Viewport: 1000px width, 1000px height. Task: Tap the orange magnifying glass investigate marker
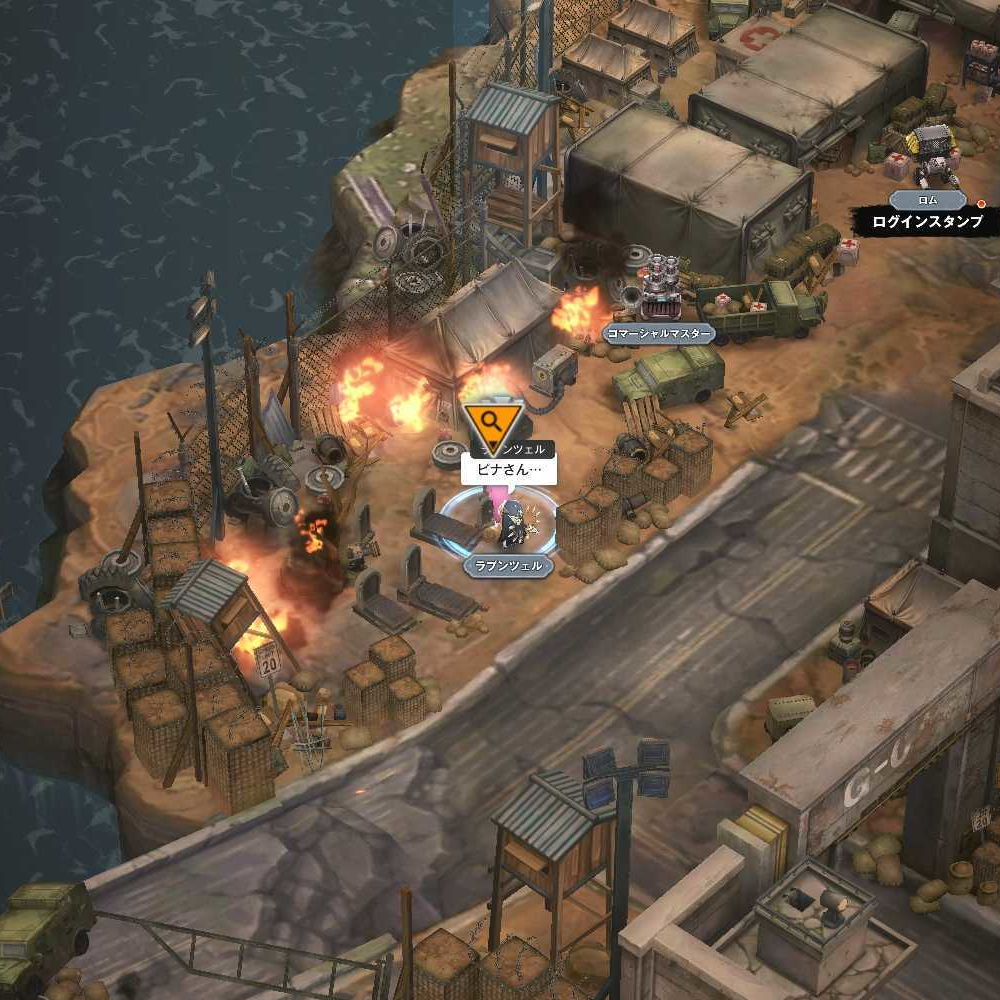(x=490, y=424)
